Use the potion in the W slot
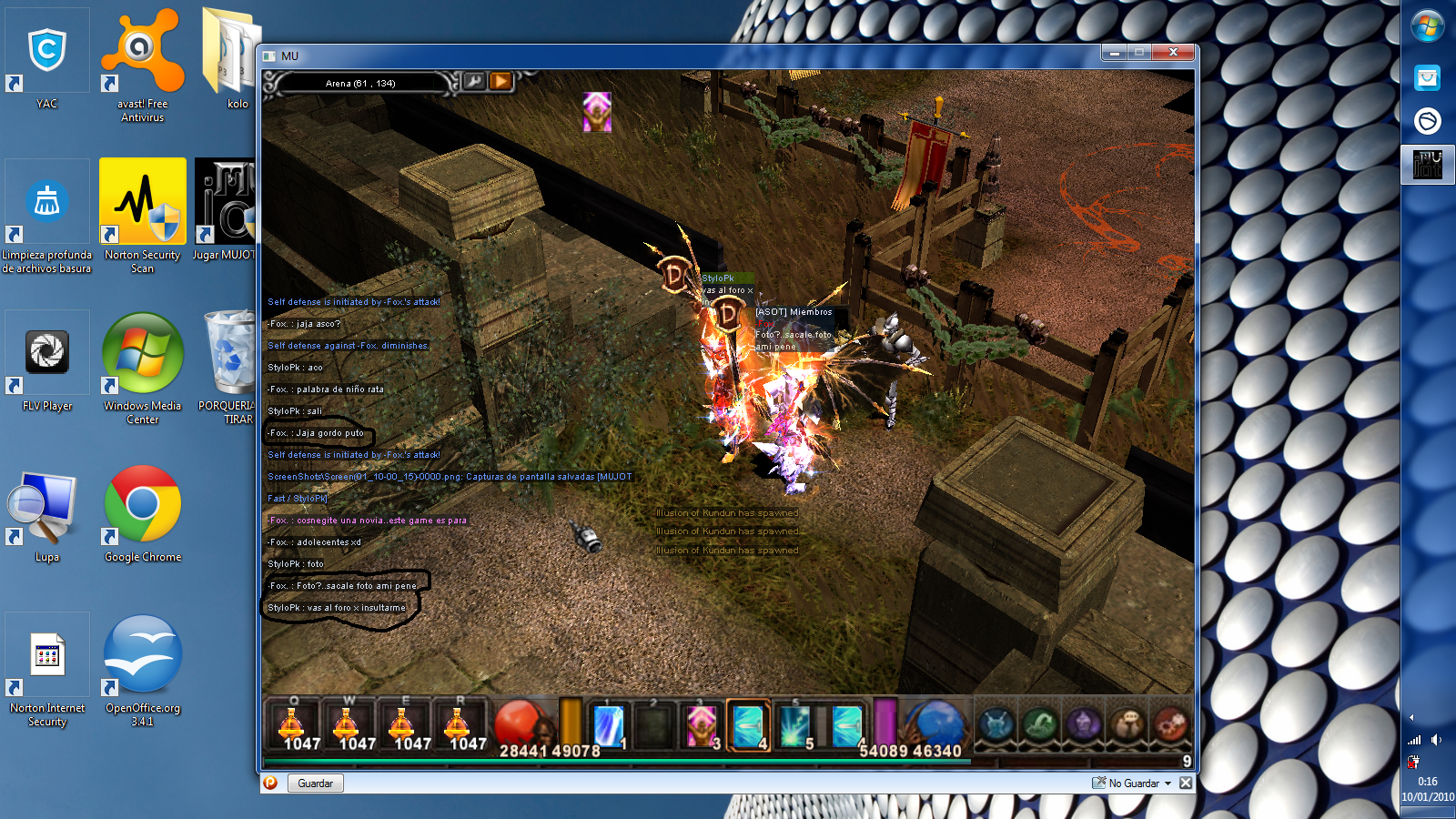The height and width of the screenshot is (819, 1456). pos(349,726)
